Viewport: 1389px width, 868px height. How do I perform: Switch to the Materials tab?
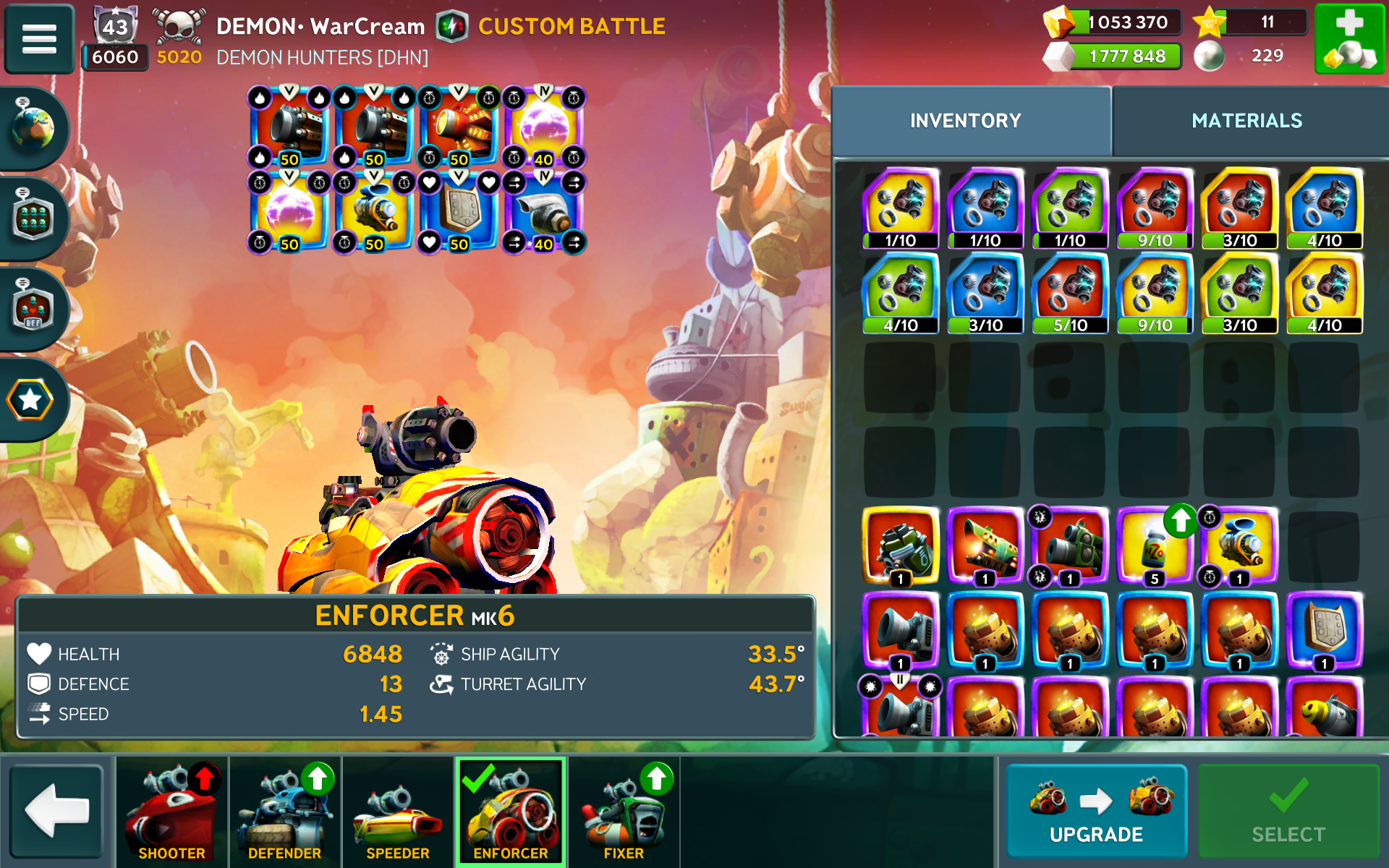pos(1246,121)
